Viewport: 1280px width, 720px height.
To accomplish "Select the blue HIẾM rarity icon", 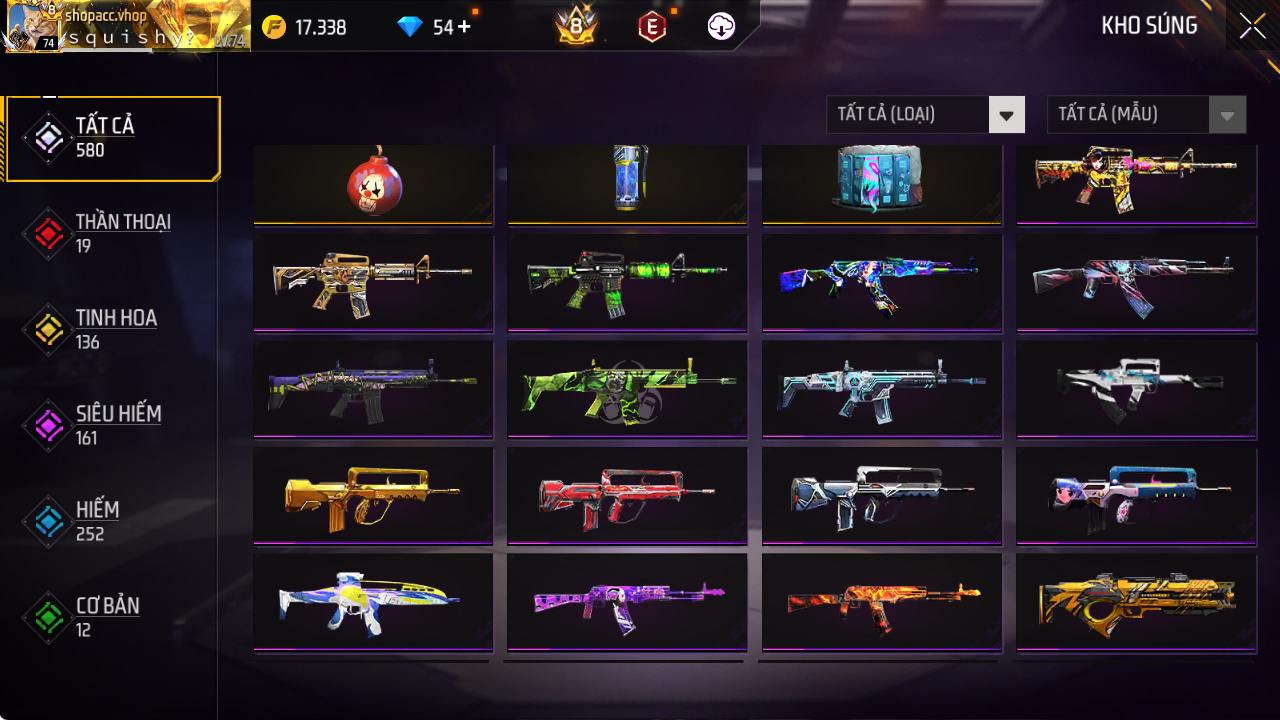I will click(x=47, y=519).
